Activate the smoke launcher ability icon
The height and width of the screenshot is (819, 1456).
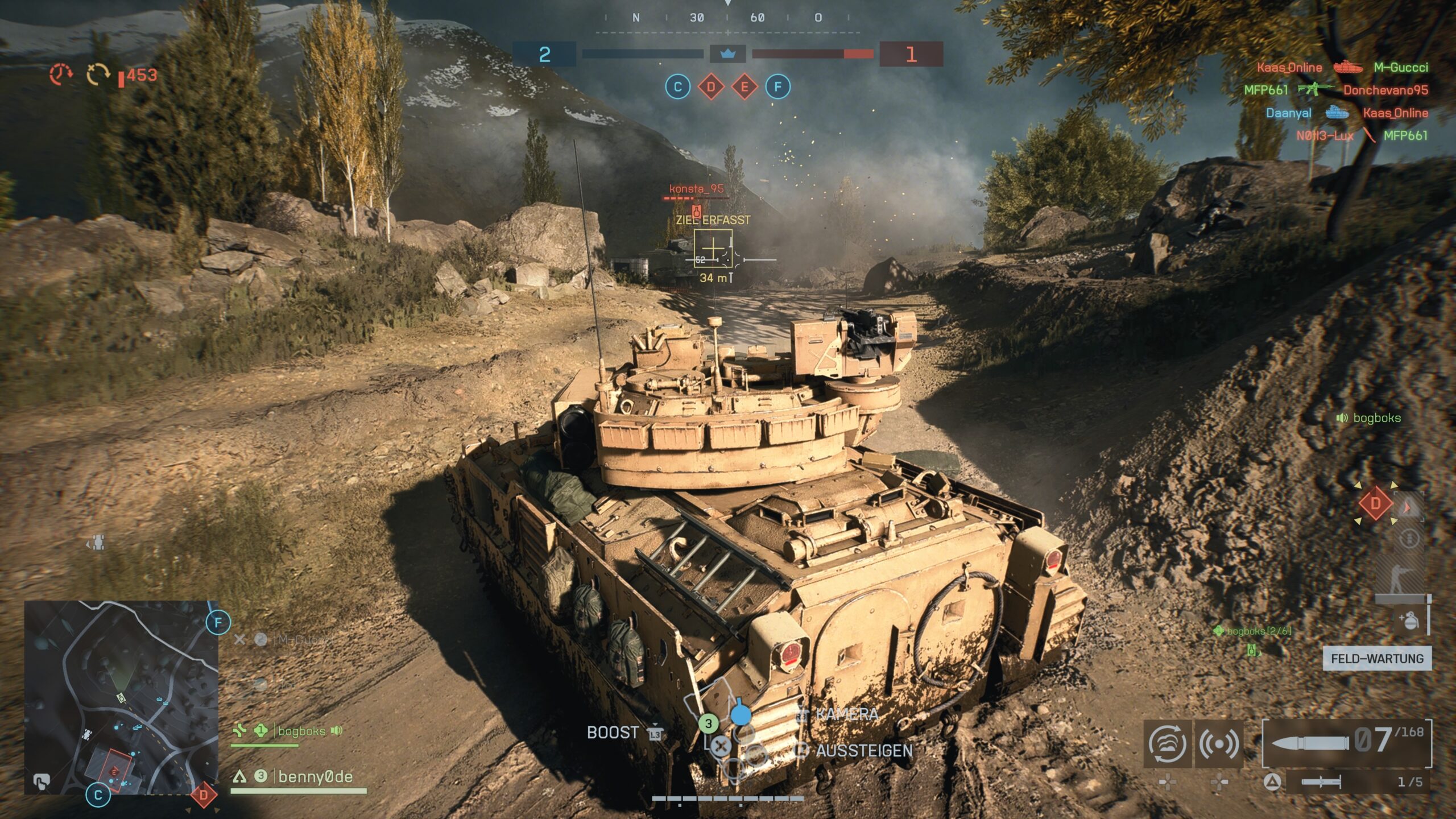(1167, 743)
